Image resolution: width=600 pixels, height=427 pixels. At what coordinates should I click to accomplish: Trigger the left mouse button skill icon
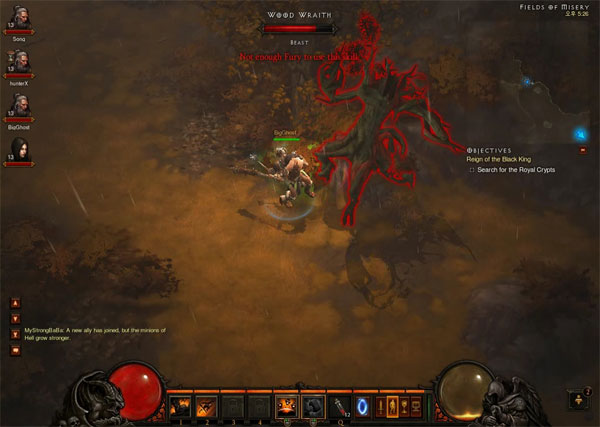click(285, 406)
